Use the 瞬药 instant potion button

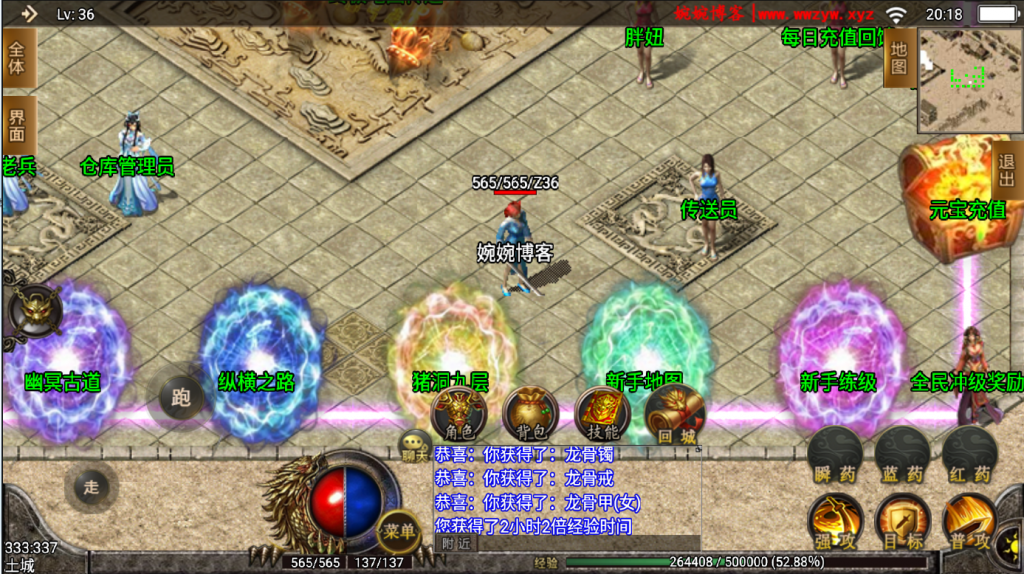(834, 456)
